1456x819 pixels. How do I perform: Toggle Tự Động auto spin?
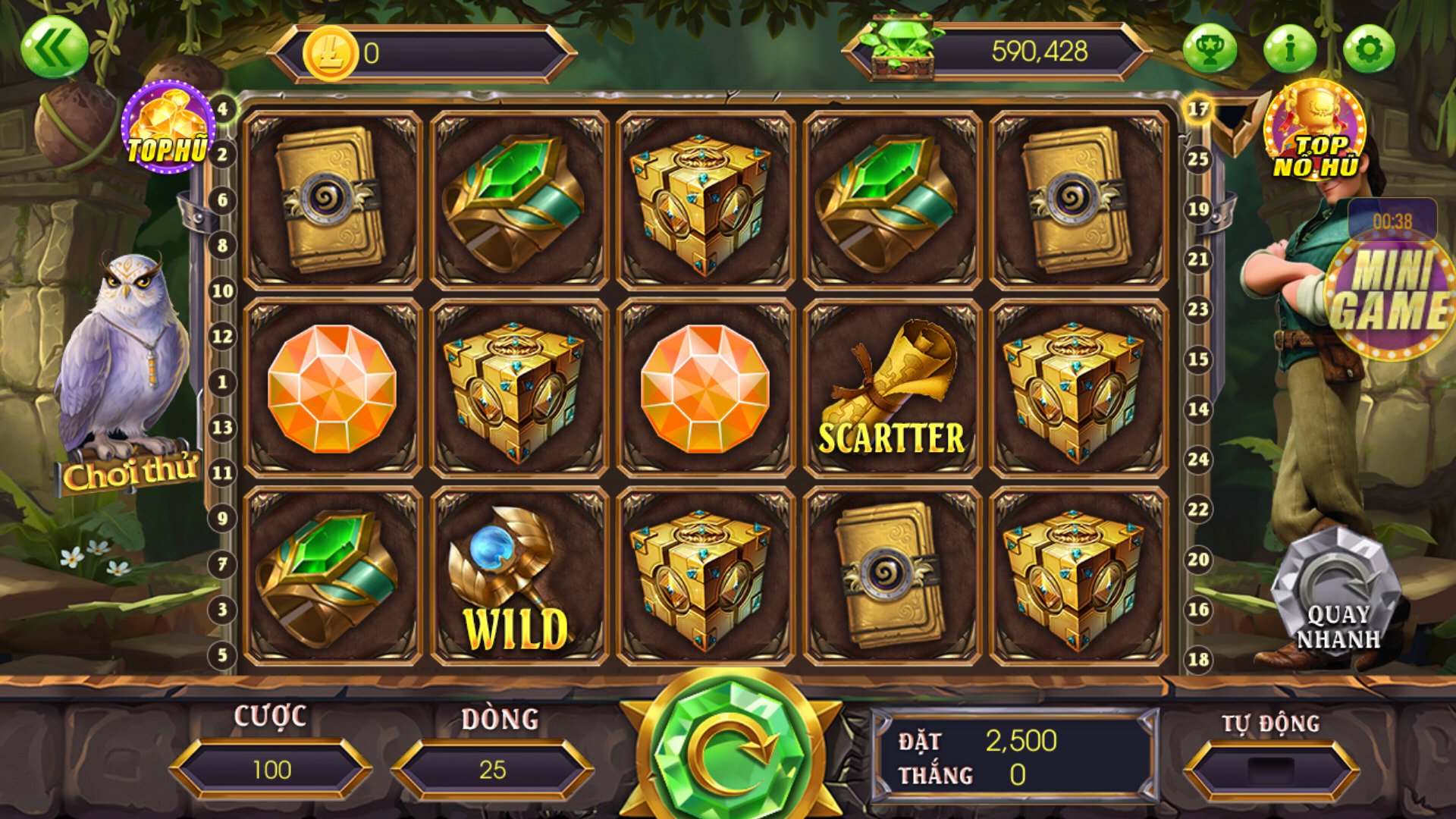click(x=1271, y=770)
